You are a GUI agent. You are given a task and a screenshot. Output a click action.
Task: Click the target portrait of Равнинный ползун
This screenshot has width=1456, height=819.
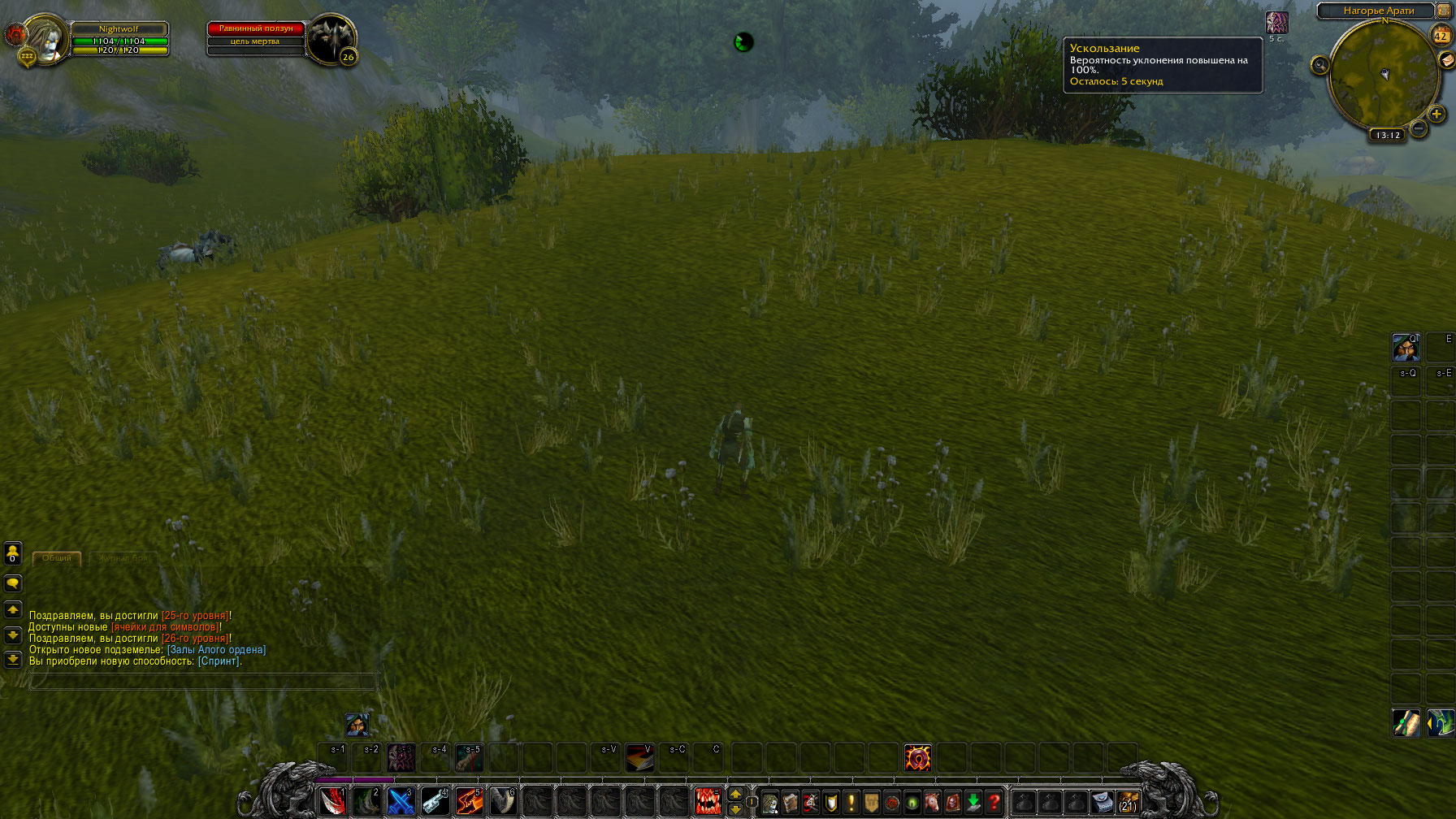click(330, 38)
